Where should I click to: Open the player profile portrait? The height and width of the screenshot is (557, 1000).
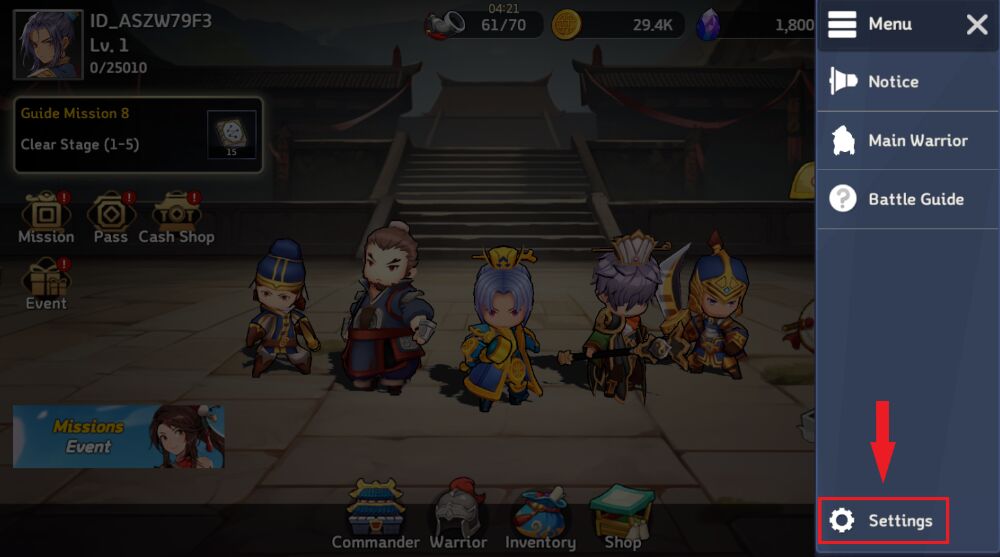click(x=48, y=45)
